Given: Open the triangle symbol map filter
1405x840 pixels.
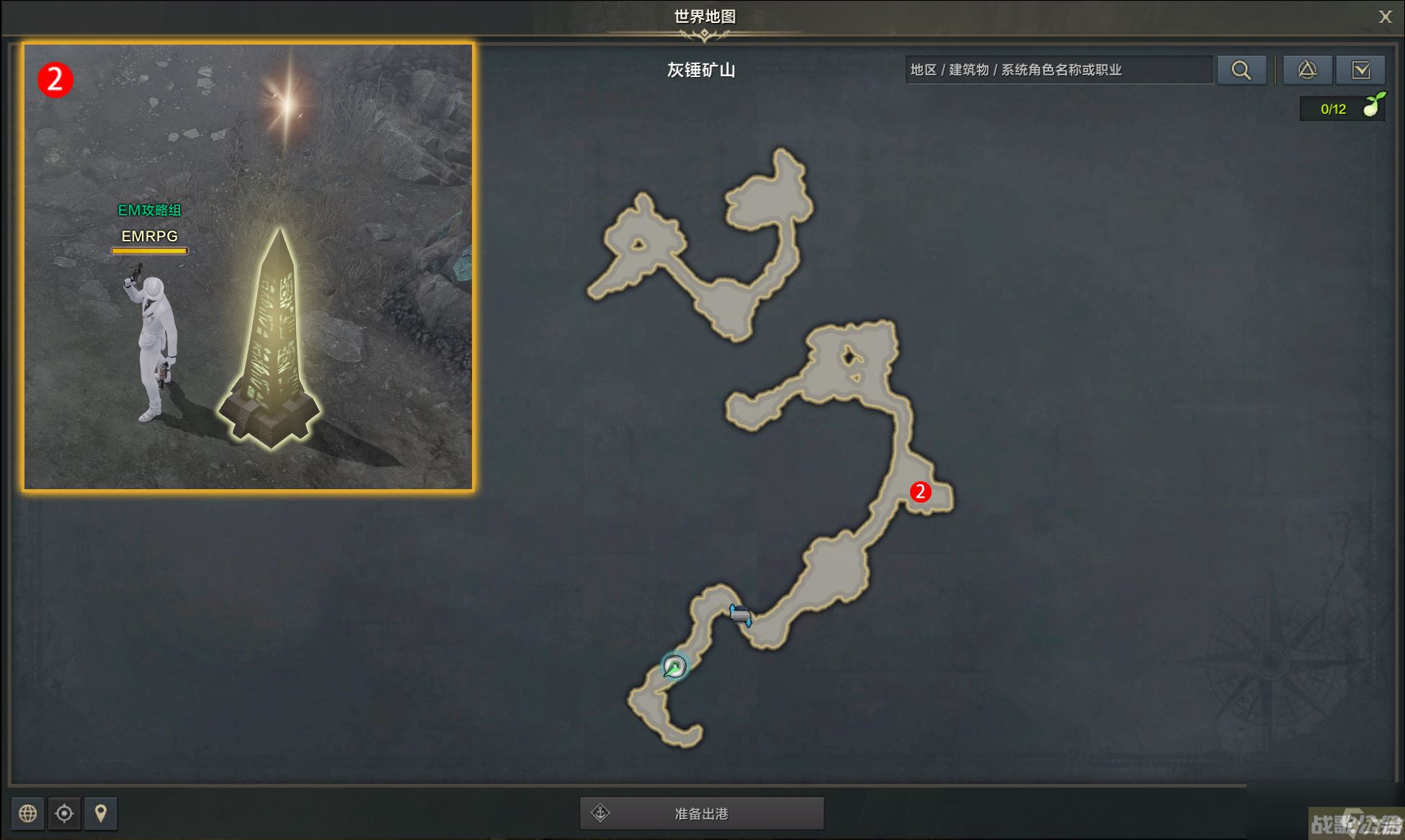Looking at the screenshot, I should (1307, 70).
